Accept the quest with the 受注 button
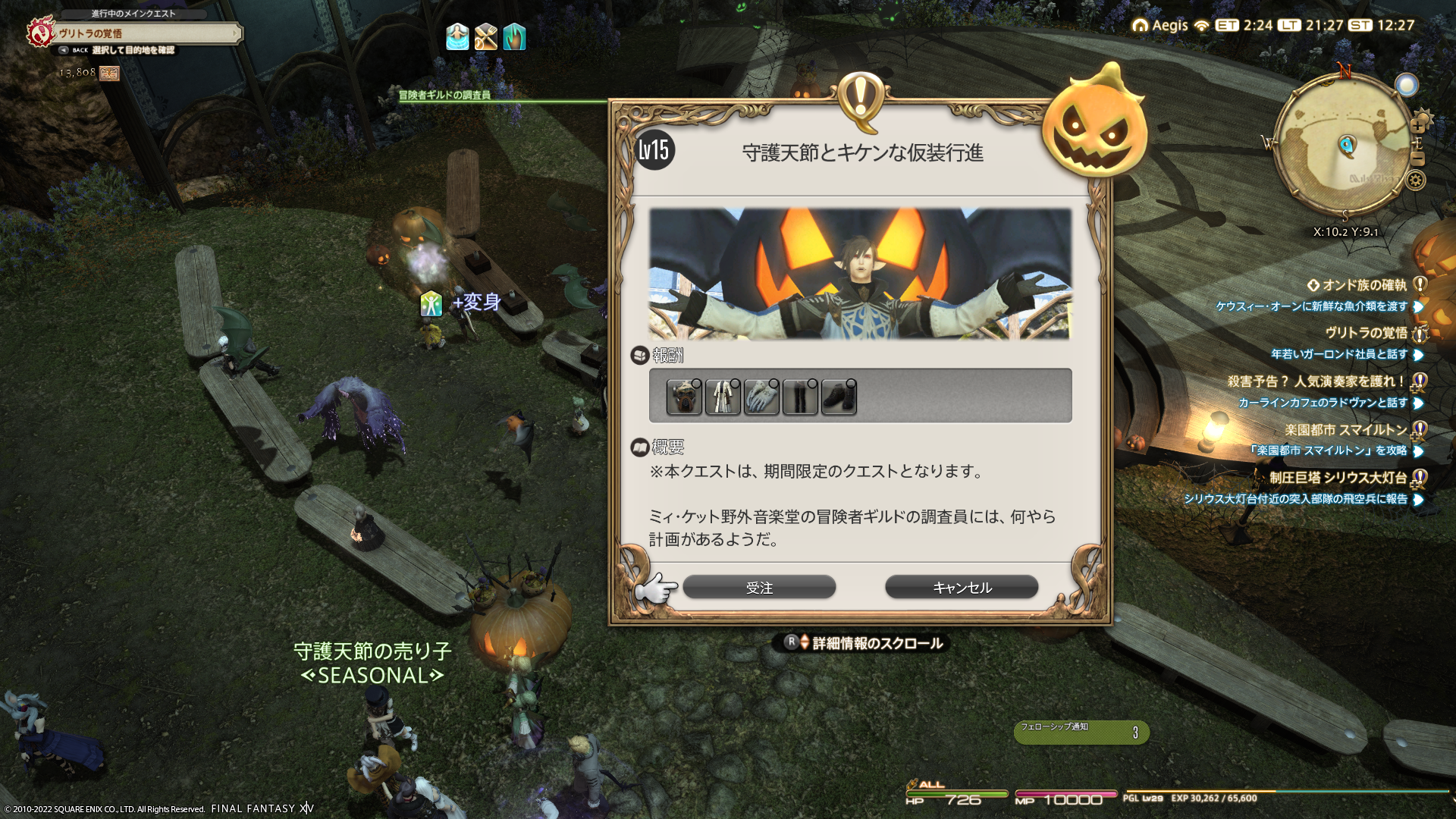Screen dimensions: 1456x819 759,588
